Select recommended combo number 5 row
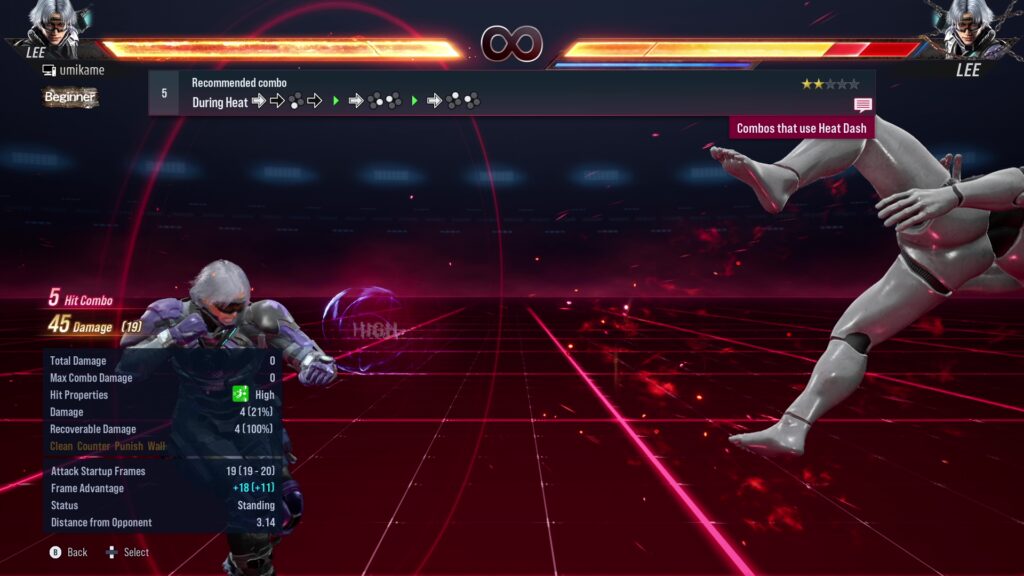 point(511,93)
